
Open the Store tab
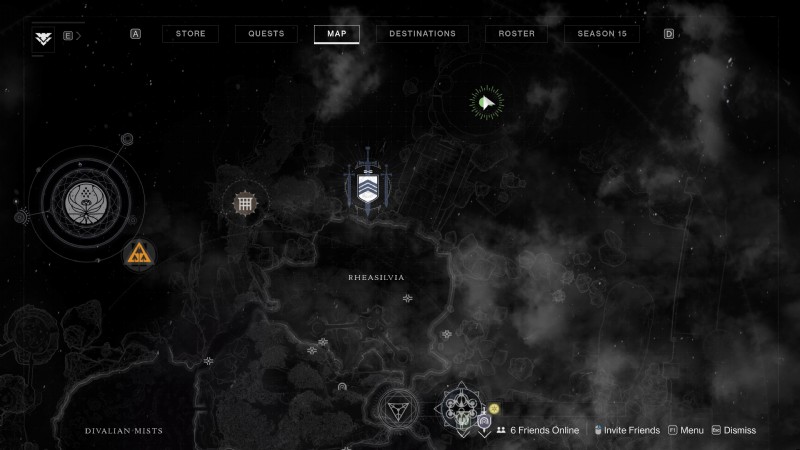tap(190, 34)
